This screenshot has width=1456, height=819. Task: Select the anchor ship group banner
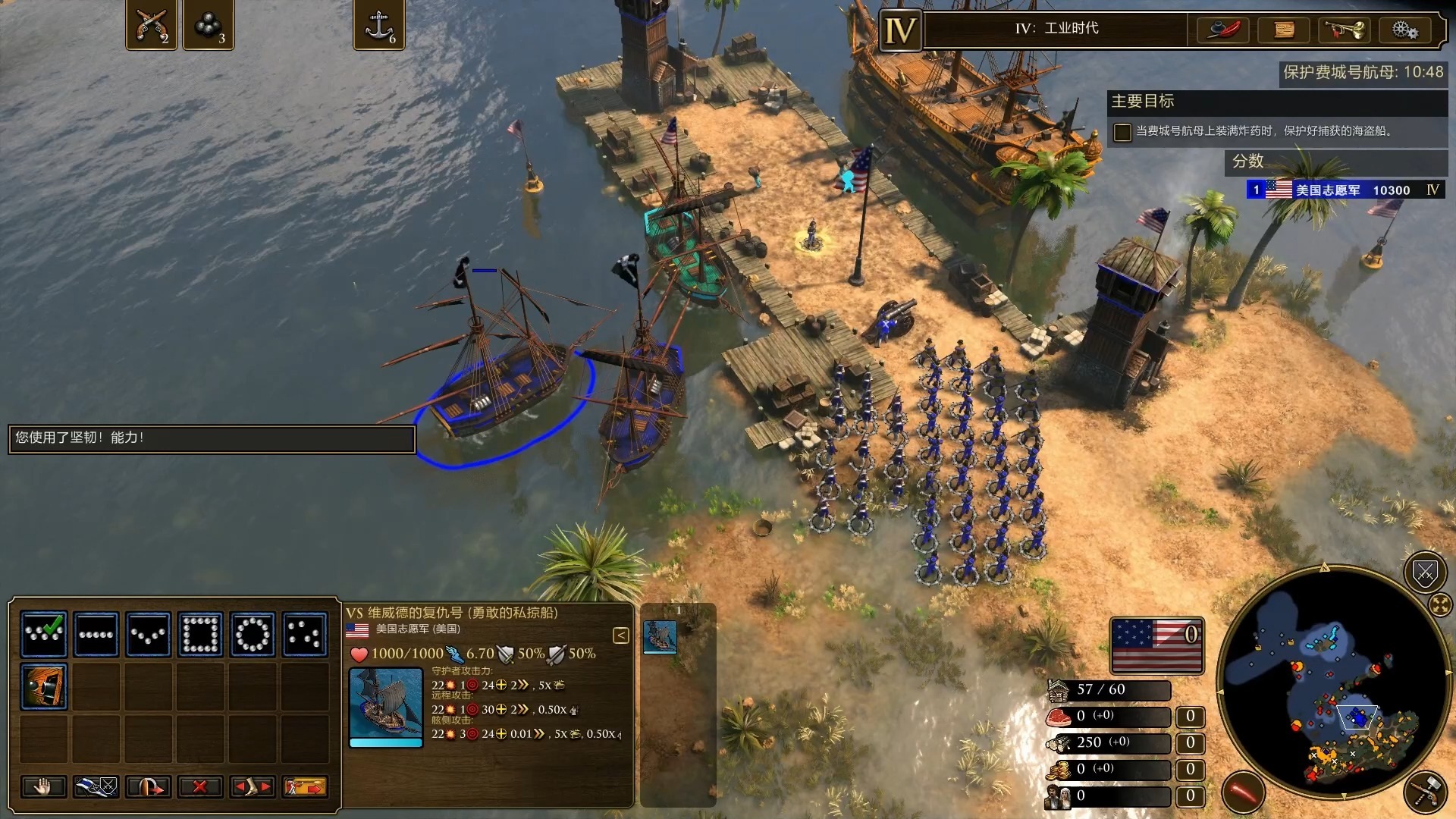coord(378,25)
